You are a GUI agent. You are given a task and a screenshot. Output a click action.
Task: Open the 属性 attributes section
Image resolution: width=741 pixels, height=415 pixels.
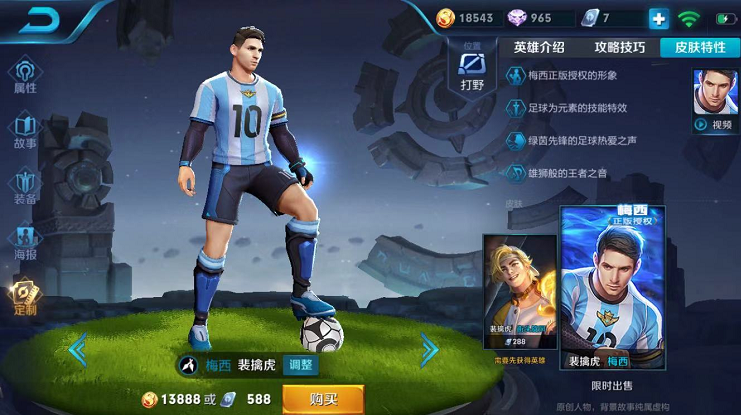tap(25, 75)
